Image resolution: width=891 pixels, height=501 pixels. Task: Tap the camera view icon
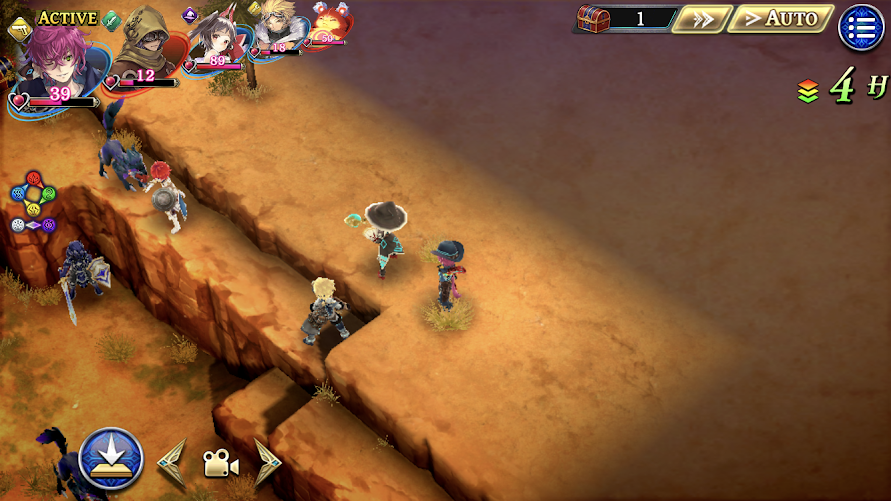point(220,463)
